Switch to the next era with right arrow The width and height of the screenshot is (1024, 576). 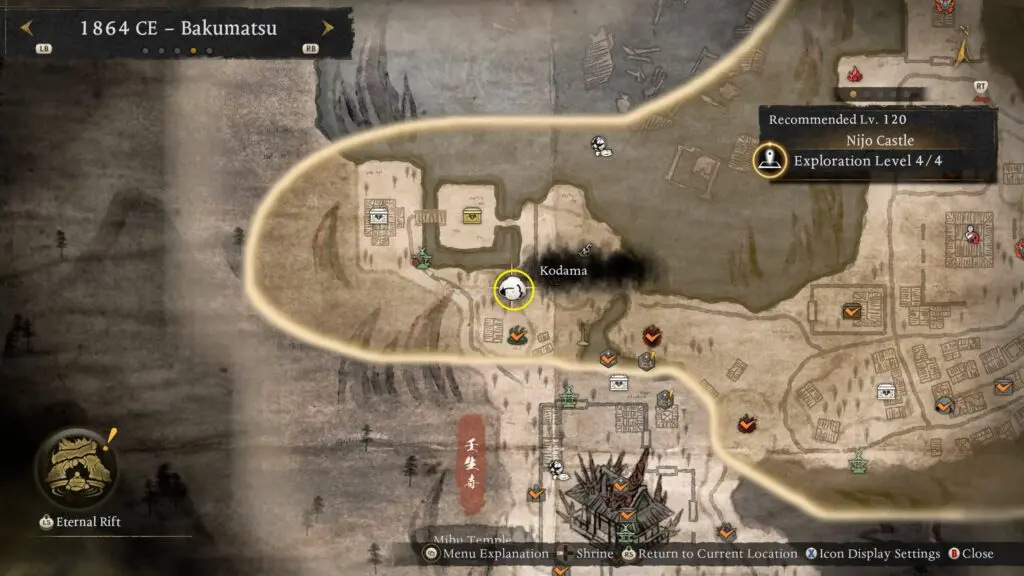326,28
